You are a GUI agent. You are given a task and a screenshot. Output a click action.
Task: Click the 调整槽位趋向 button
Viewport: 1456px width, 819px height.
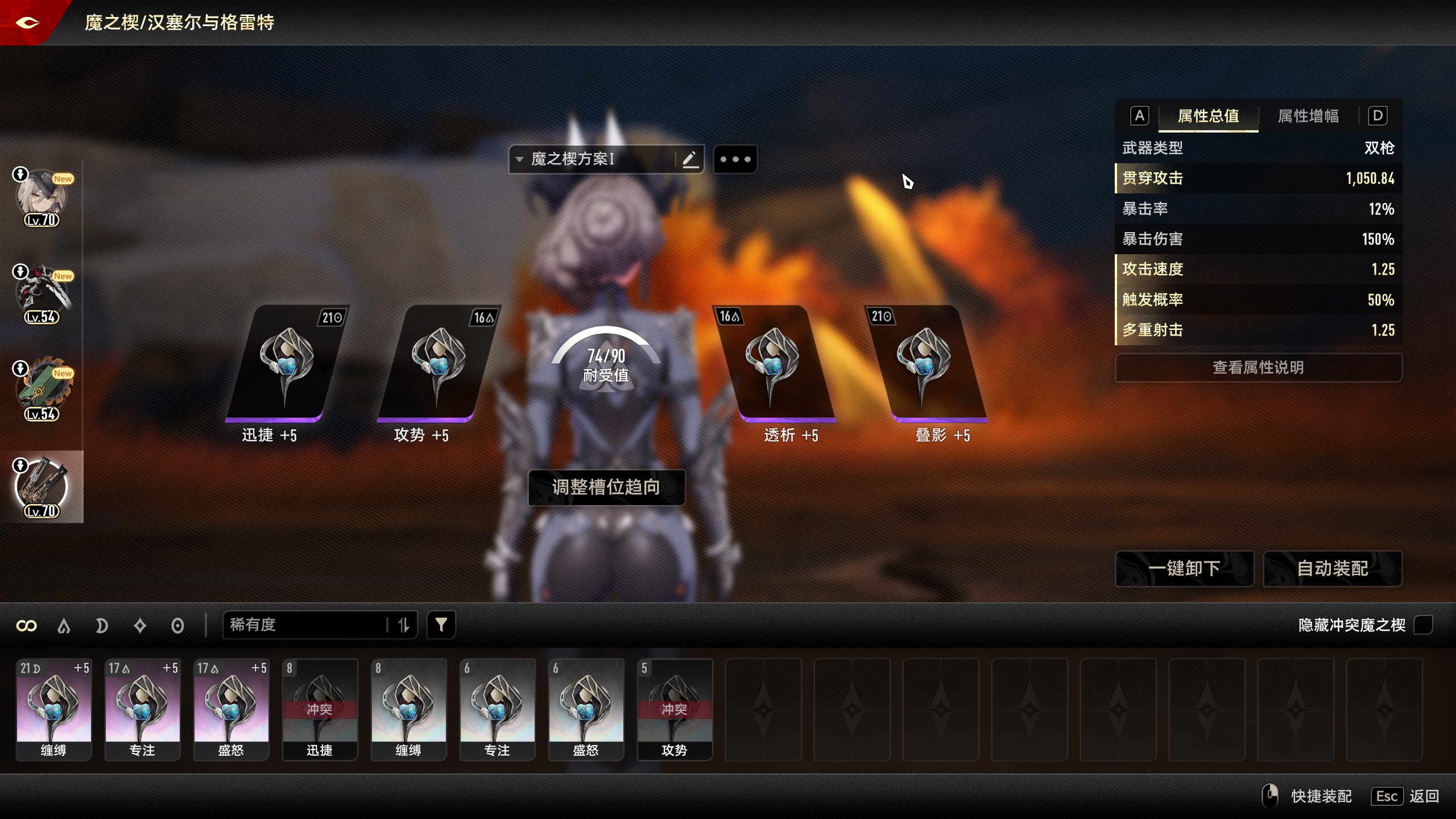(x=606, y=487)
